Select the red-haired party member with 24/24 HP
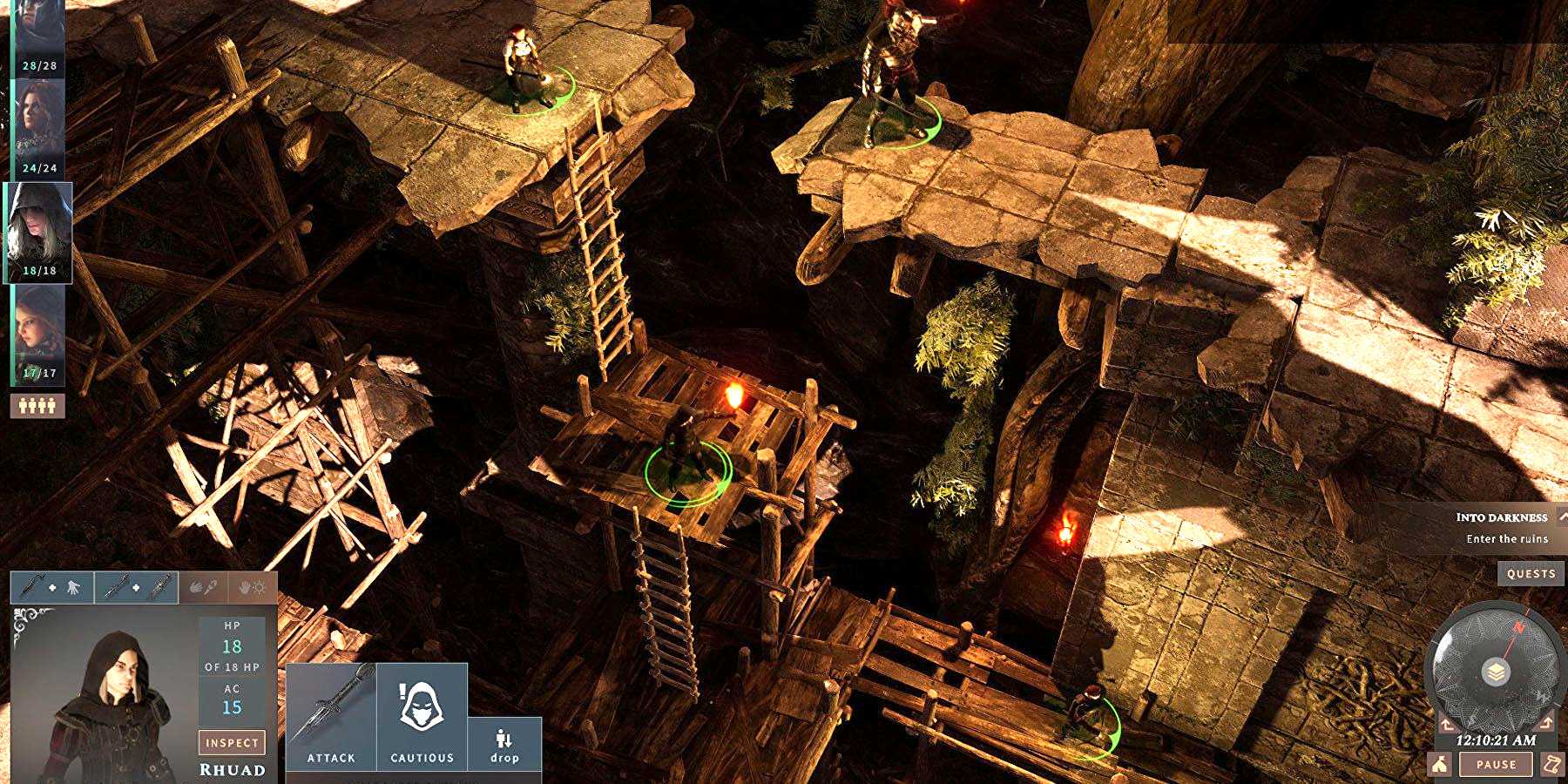 pyautogui.click(x=39, y=129)
